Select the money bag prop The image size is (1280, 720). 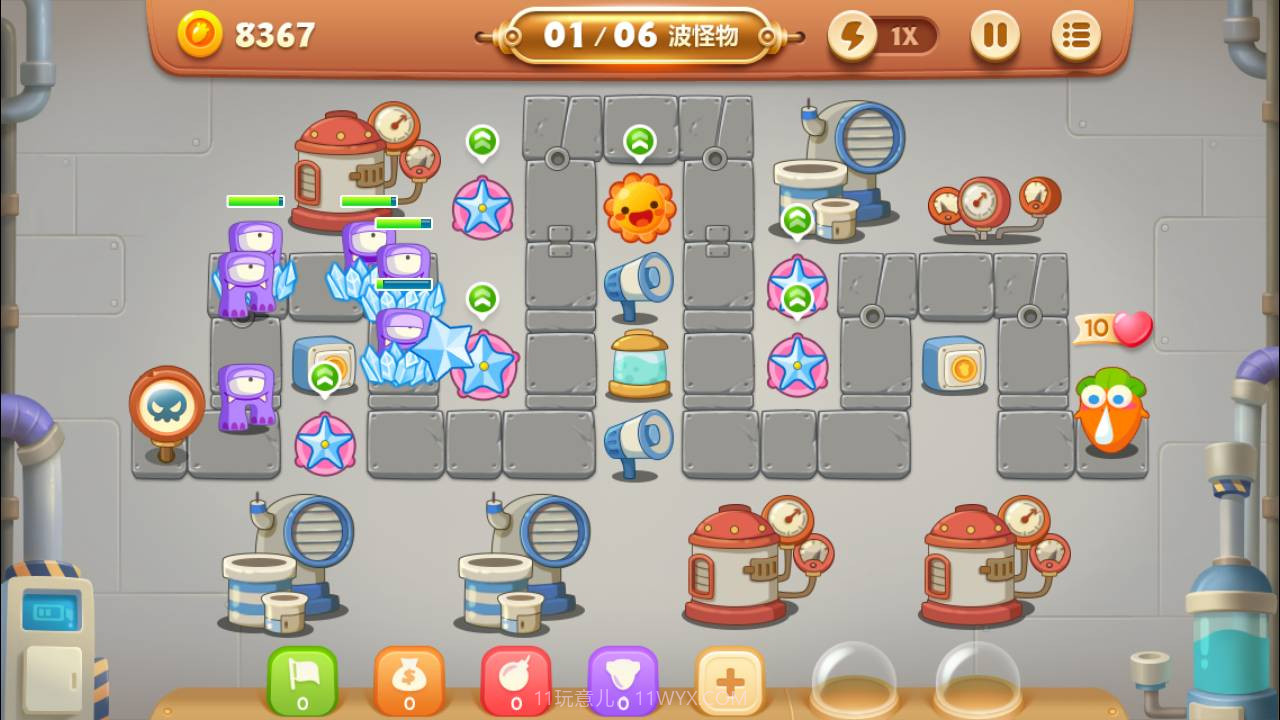click(409, 680)
